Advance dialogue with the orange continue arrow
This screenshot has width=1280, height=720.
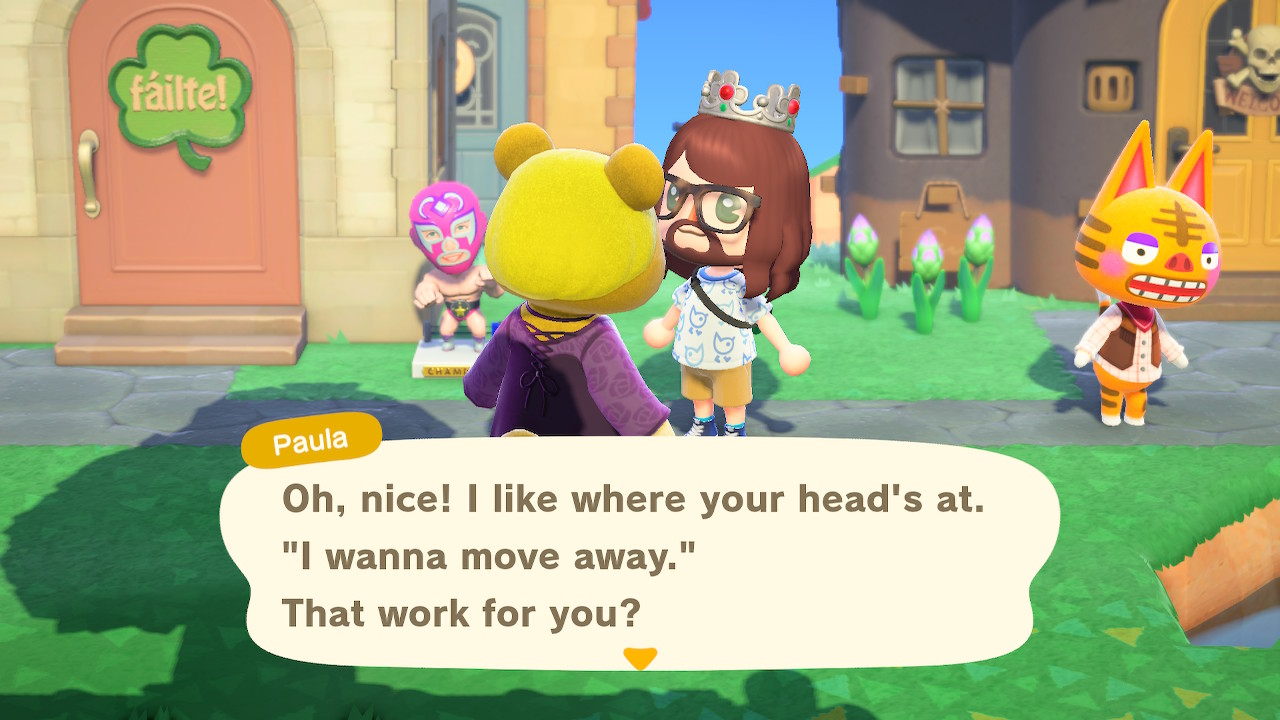pyautogui.click(x=640, y=658)
